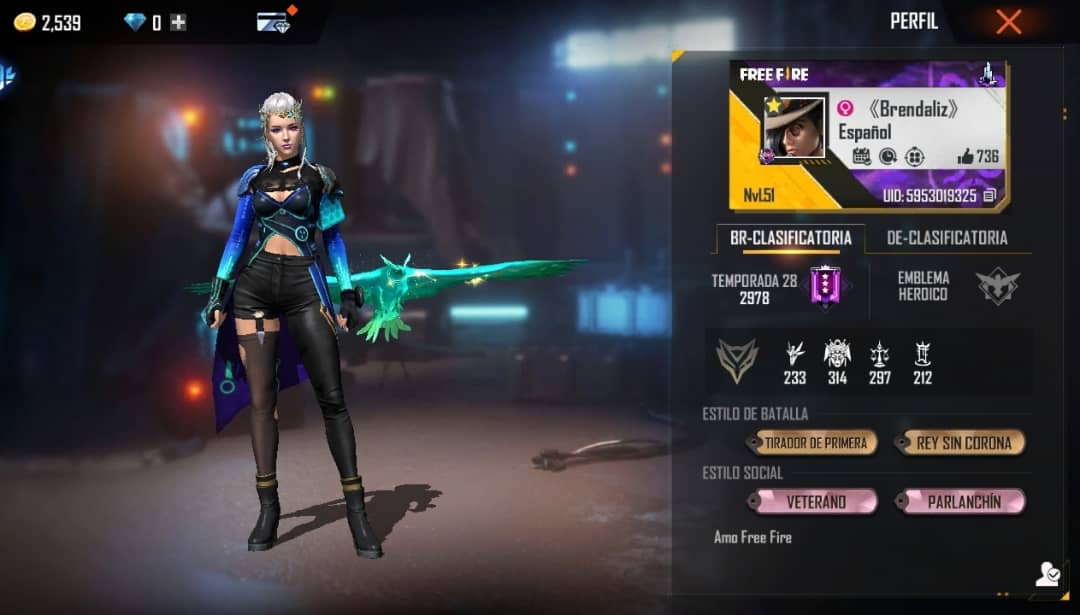Screen dimensions: 1080x615
Task: View the Emblema Heroico badge
Action: coord(998,287)
